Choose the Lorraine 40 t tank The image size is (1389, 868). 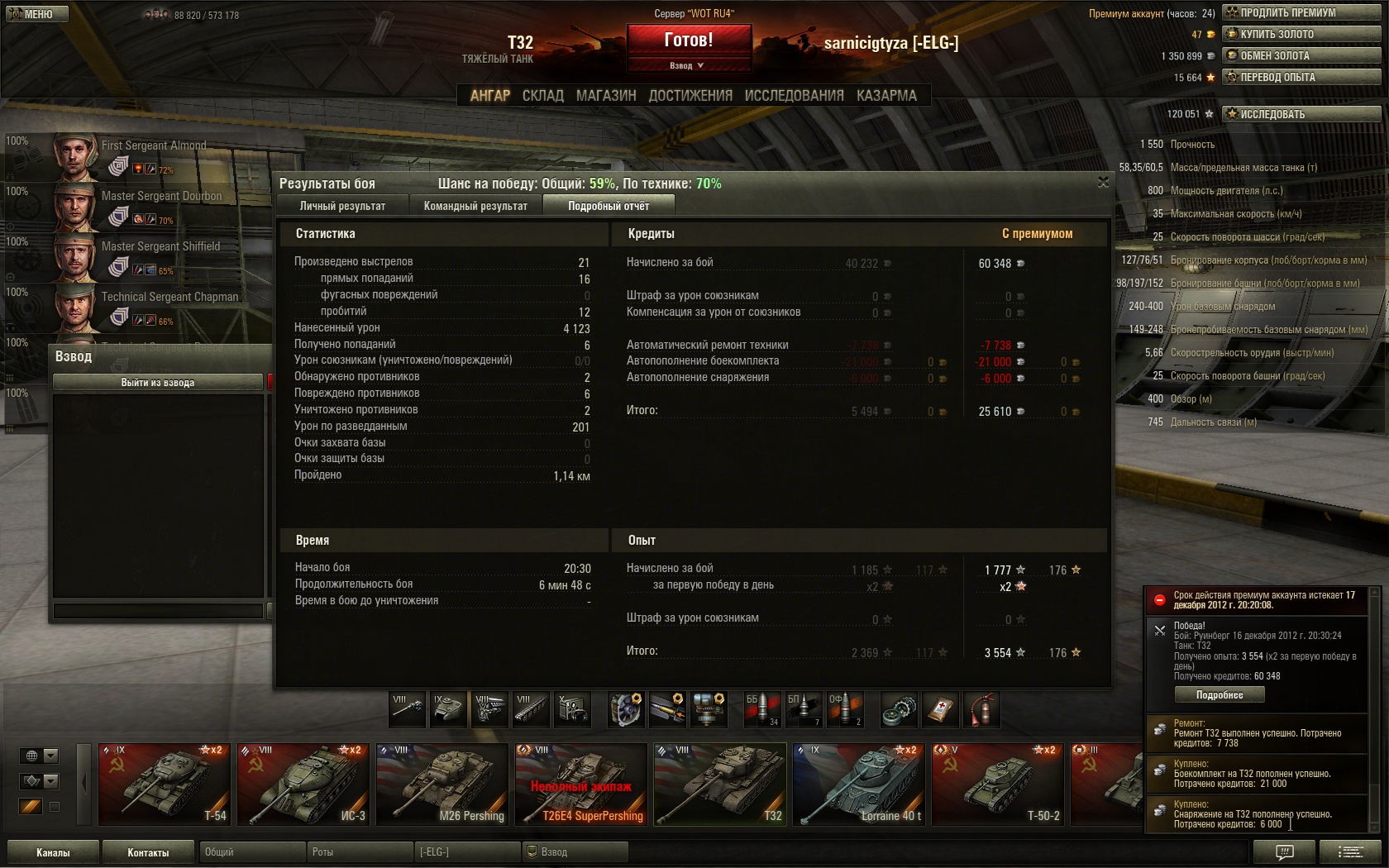coord(858,784)
